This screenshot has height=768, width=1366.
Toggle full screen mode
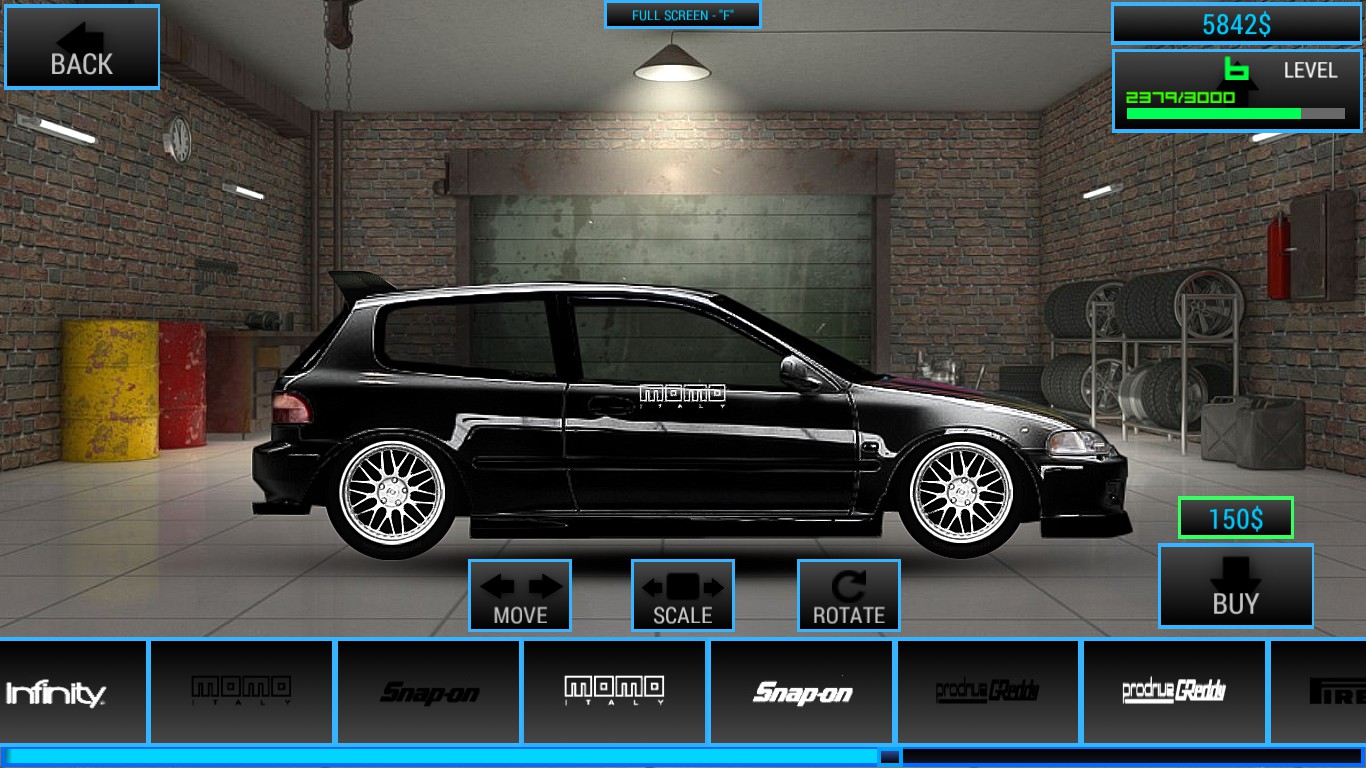pyautogui.click(x=682, y=15)
